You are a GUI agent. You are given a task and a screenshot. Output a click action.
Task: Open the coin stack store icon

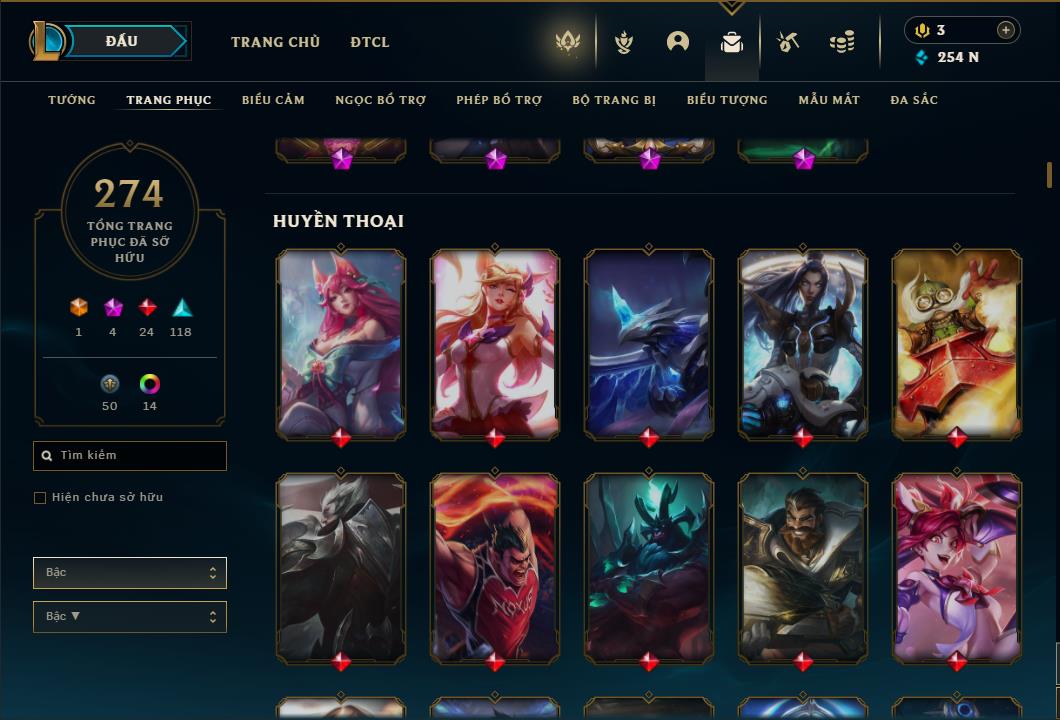(x=842, y=42)
